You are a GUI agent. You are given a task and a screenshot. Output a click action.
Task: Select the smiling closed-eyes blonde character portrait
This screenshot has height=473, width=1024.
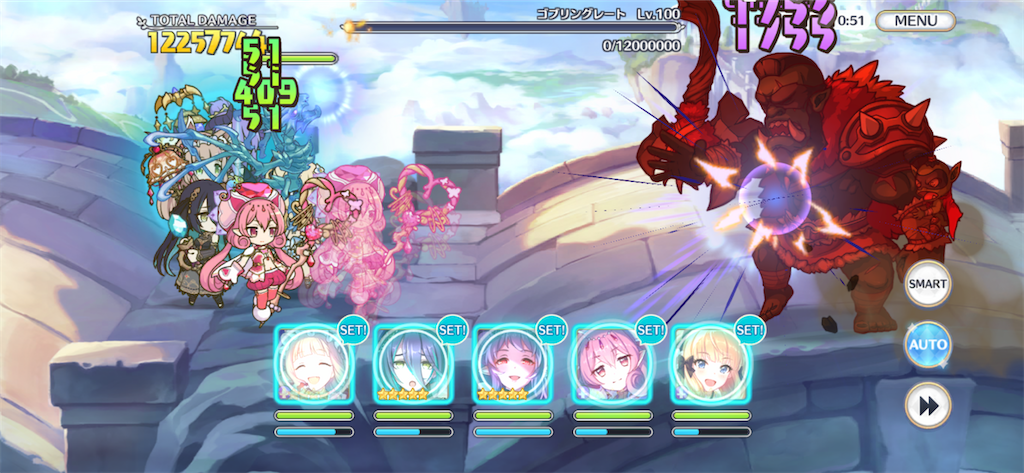point(314,364)
